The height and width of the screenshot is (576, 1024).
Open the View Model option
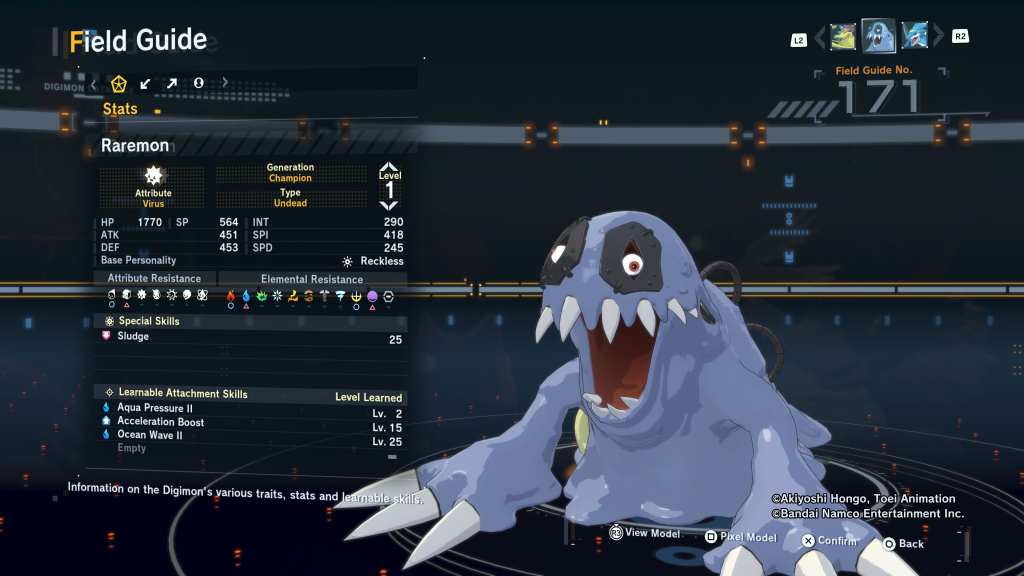tap(645, 534)
